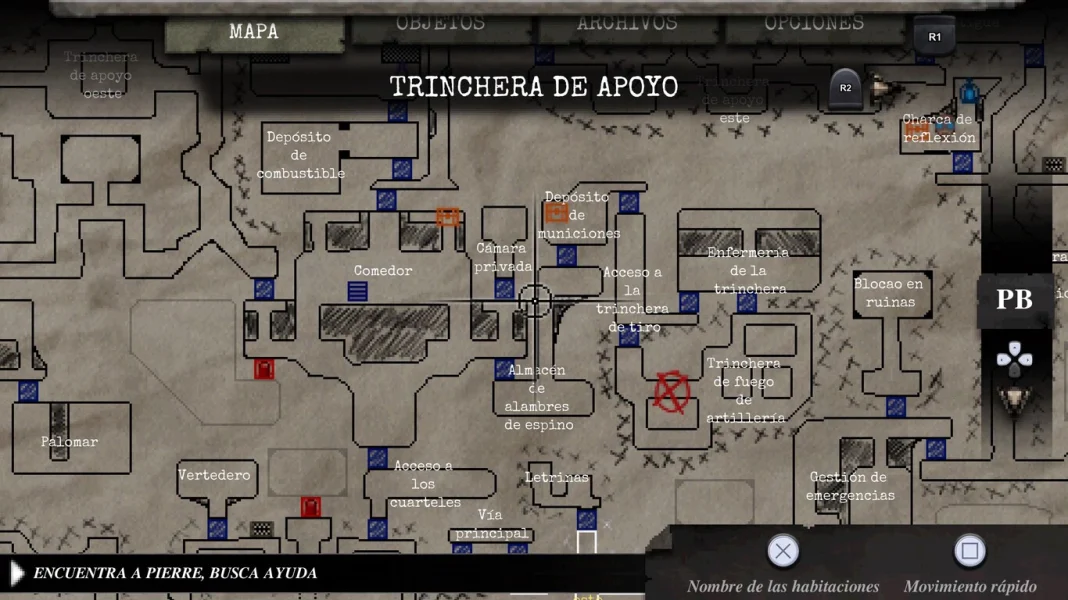Select the PB floor level indicator
Viewport: 1068px width, 600px height.
coord(1014,300)
